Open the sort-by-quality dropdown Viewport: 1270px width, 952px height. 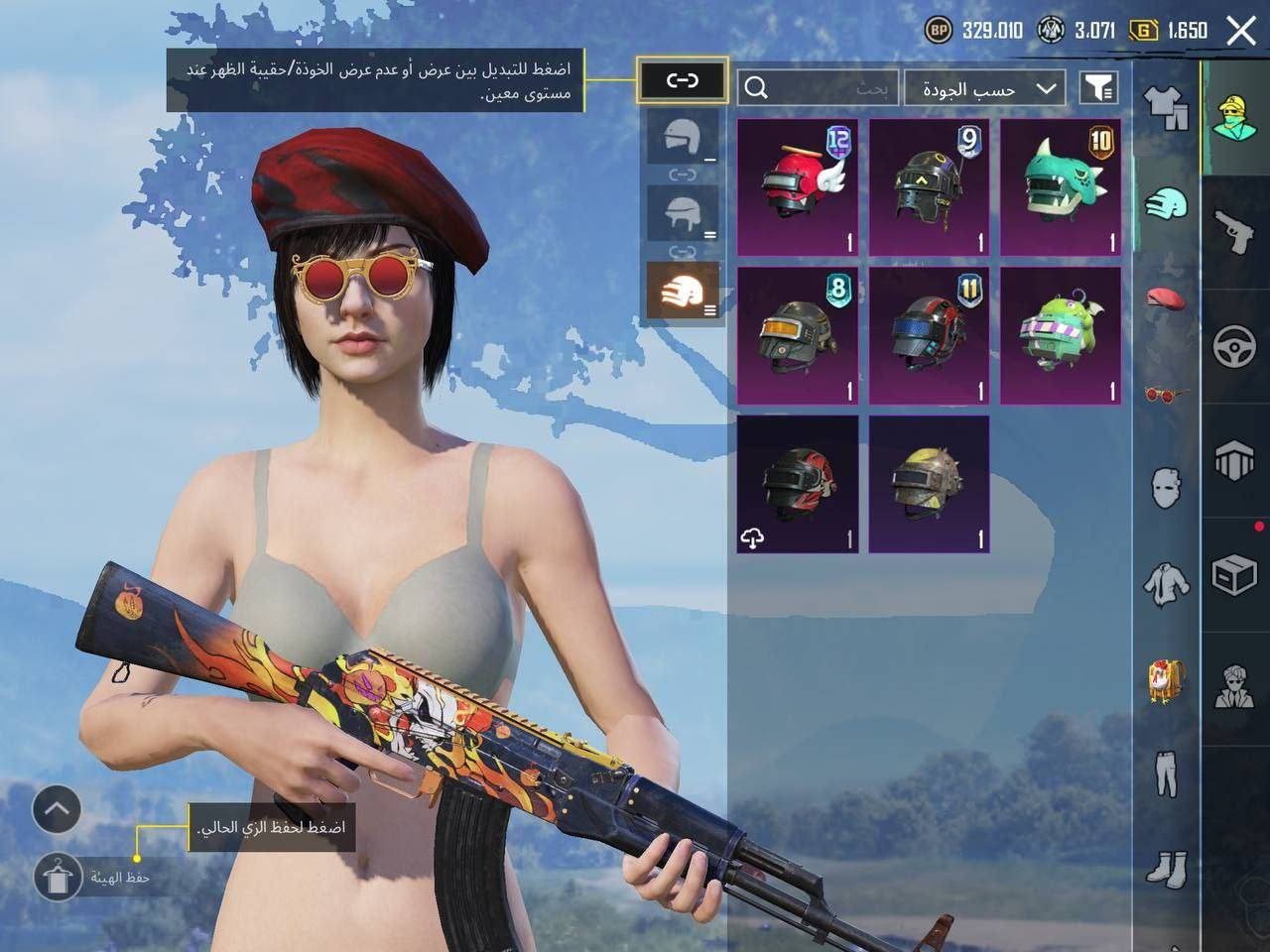[985, 89]
